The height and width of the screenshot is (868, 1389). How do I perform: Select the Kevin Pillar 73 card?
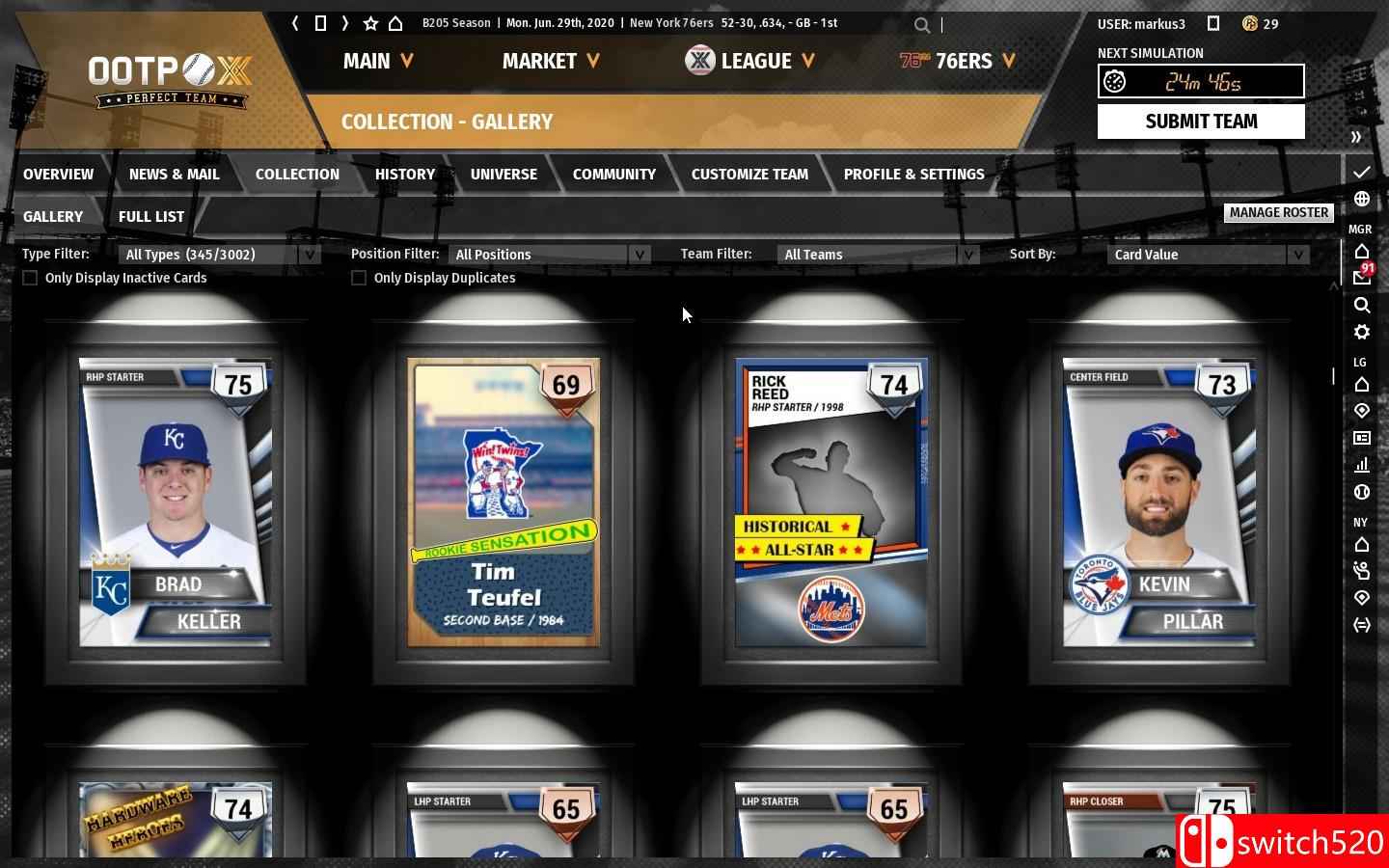point(1158,502)
